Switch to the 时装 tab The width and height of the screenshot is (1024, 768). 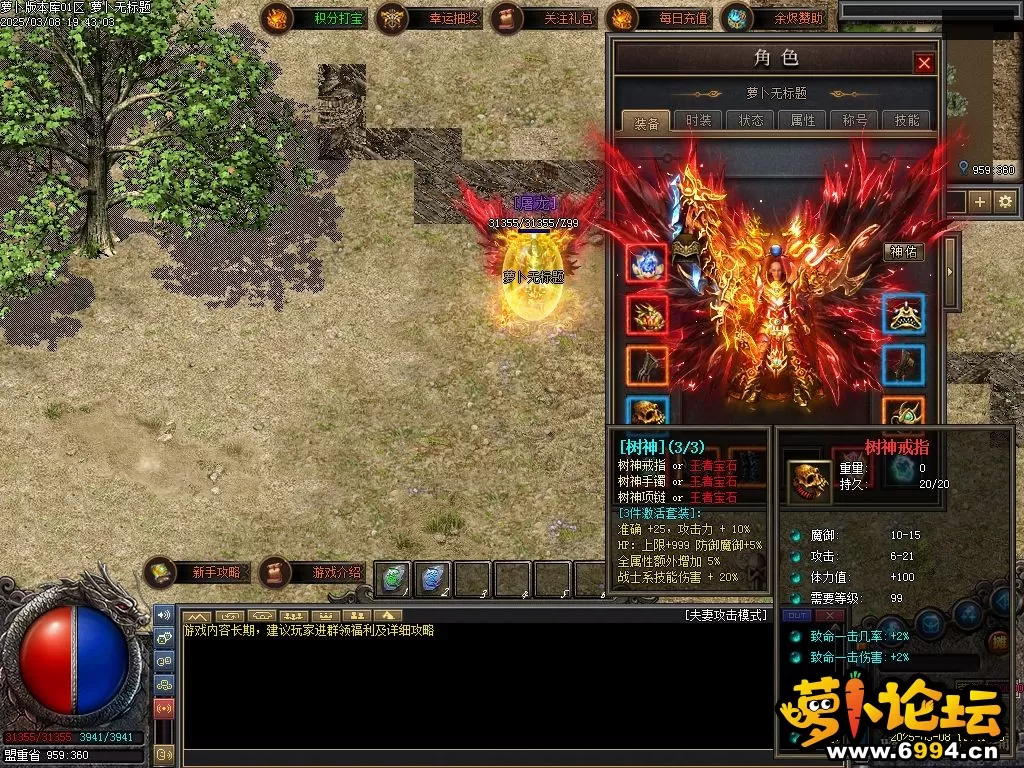(698, 120)
